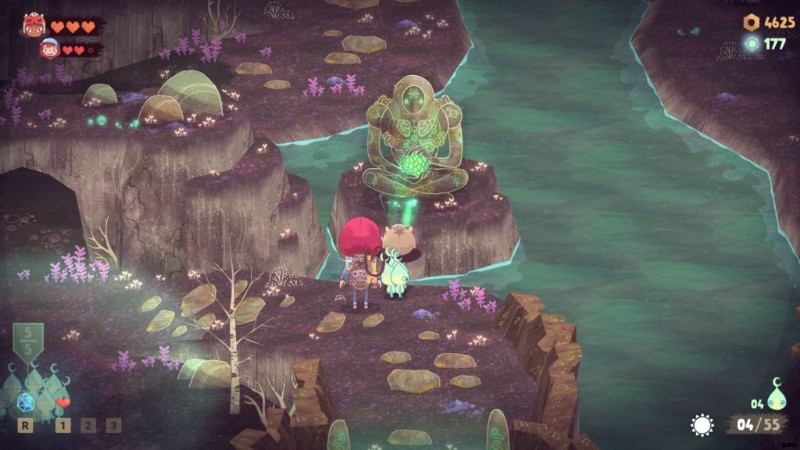
Task: Choose the red apple item slot
Action: click(63, 402)
